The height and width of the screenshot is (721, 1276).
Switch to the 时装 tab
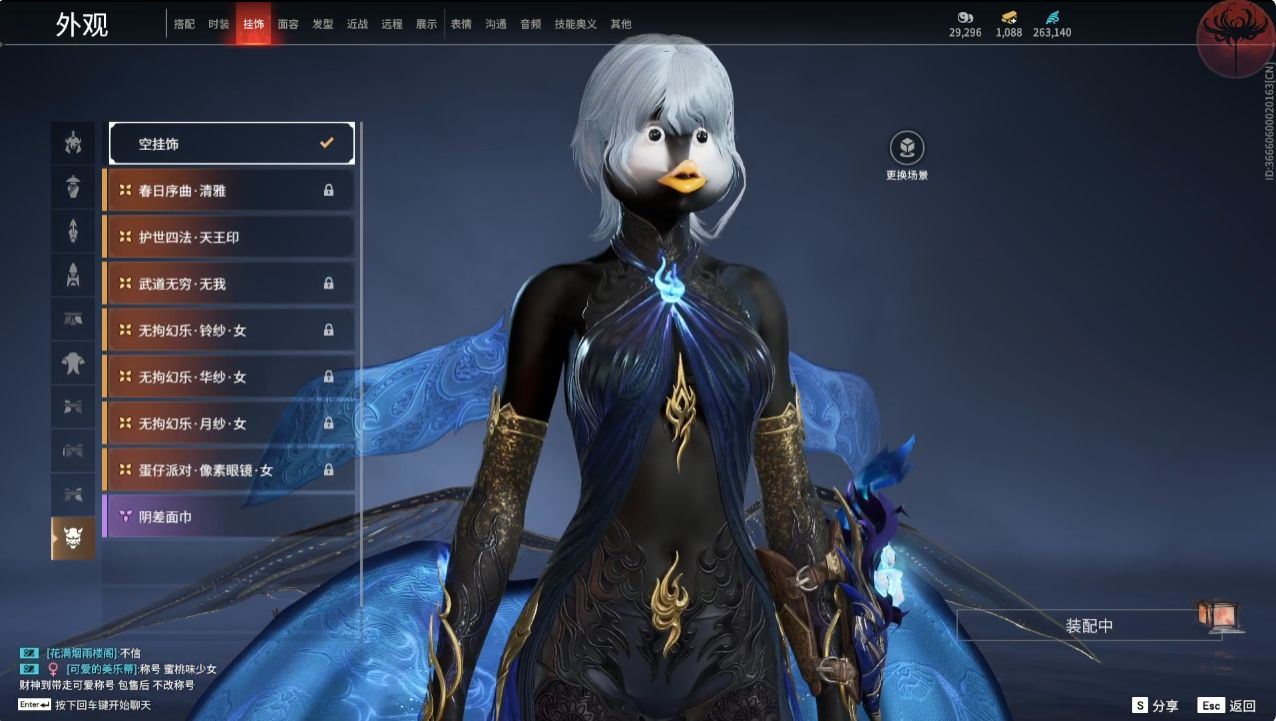click(218, 24)
